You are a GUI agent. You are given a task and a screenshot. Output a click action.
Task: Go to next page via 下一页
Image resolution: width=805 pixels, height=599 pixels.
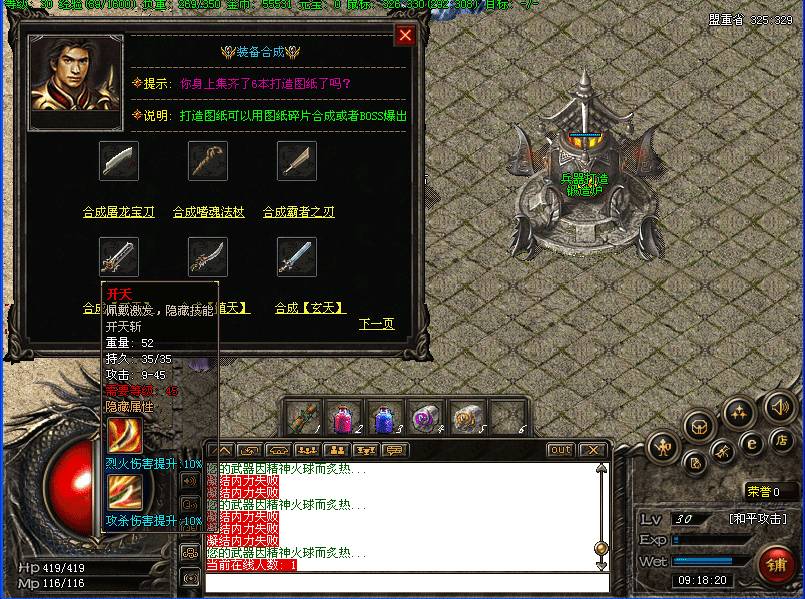(376, 324)
